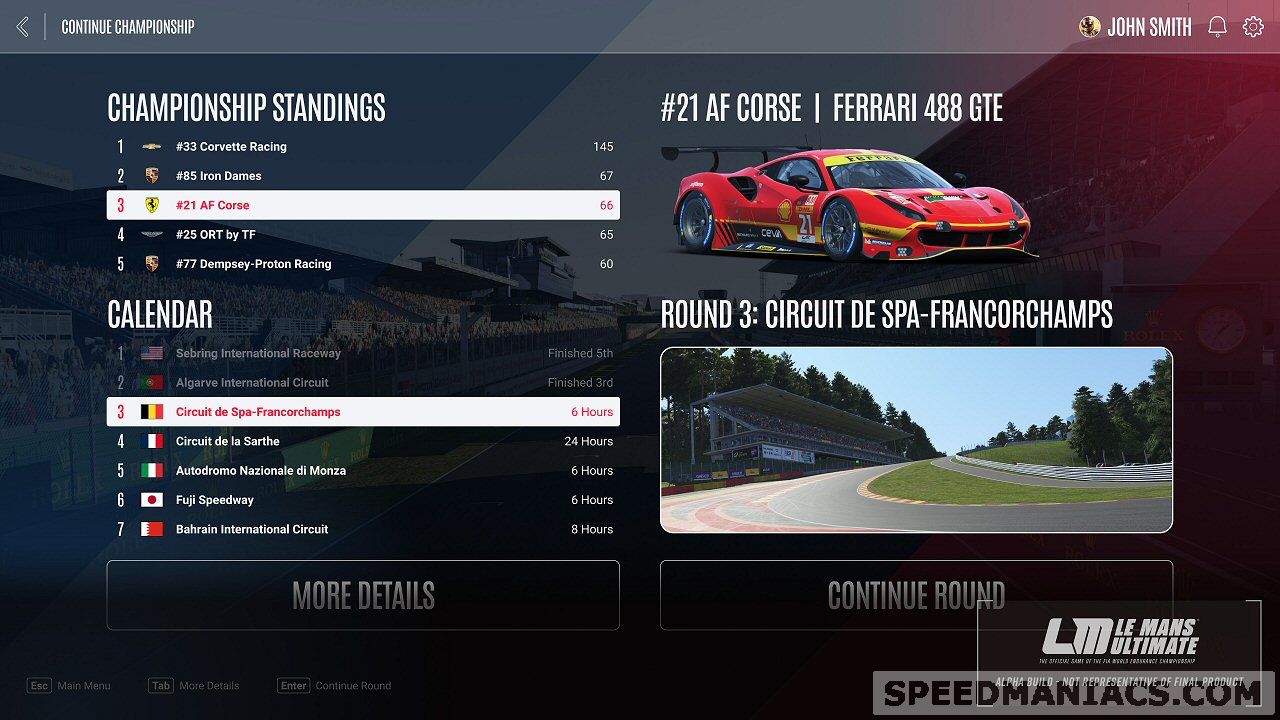1280x720 pixels.
Task: Open settings via the gear icon
Action: point(1253,27)
